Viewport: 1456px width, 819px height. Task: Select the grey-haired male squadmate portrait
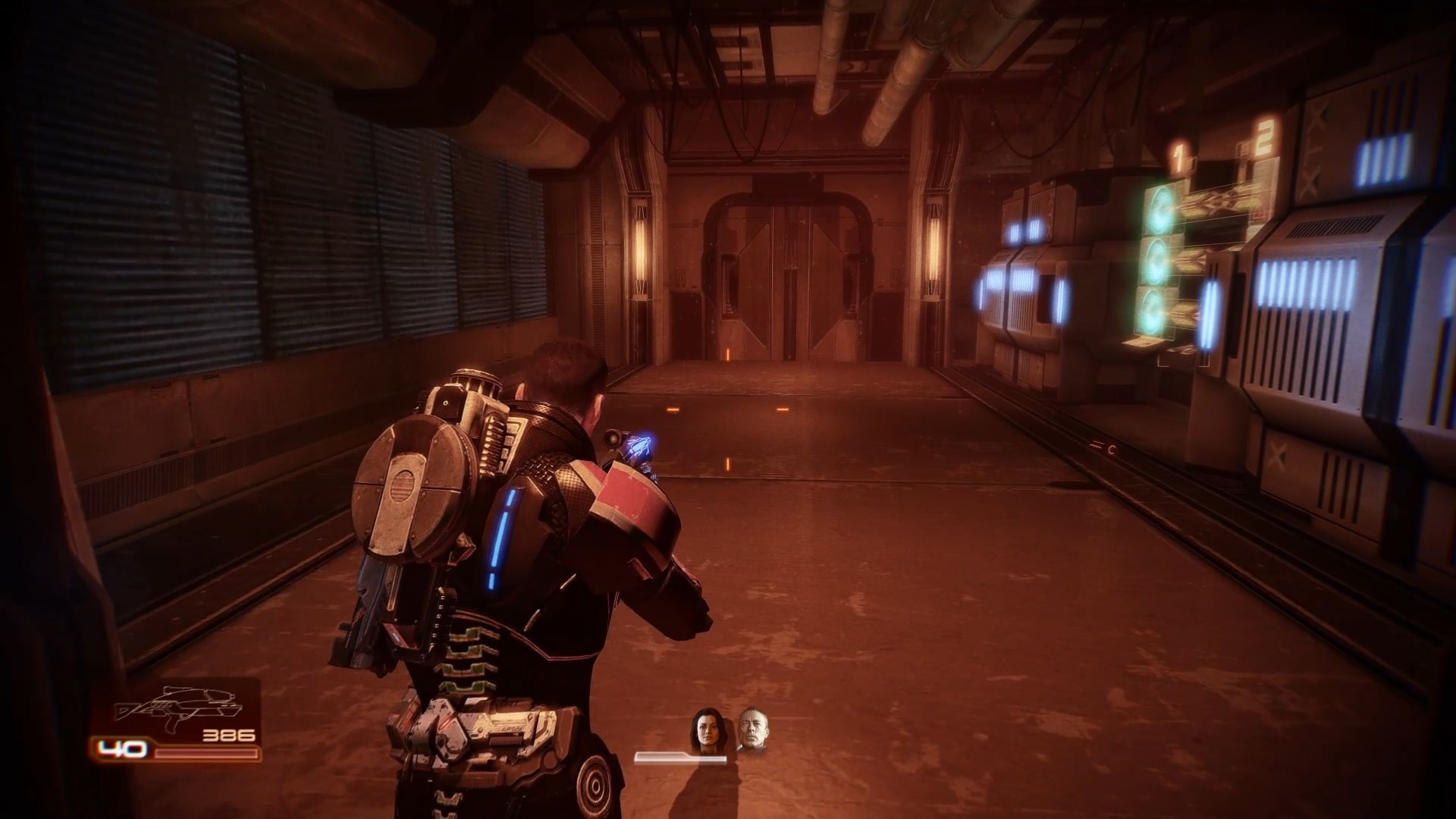tap(750, 730)
